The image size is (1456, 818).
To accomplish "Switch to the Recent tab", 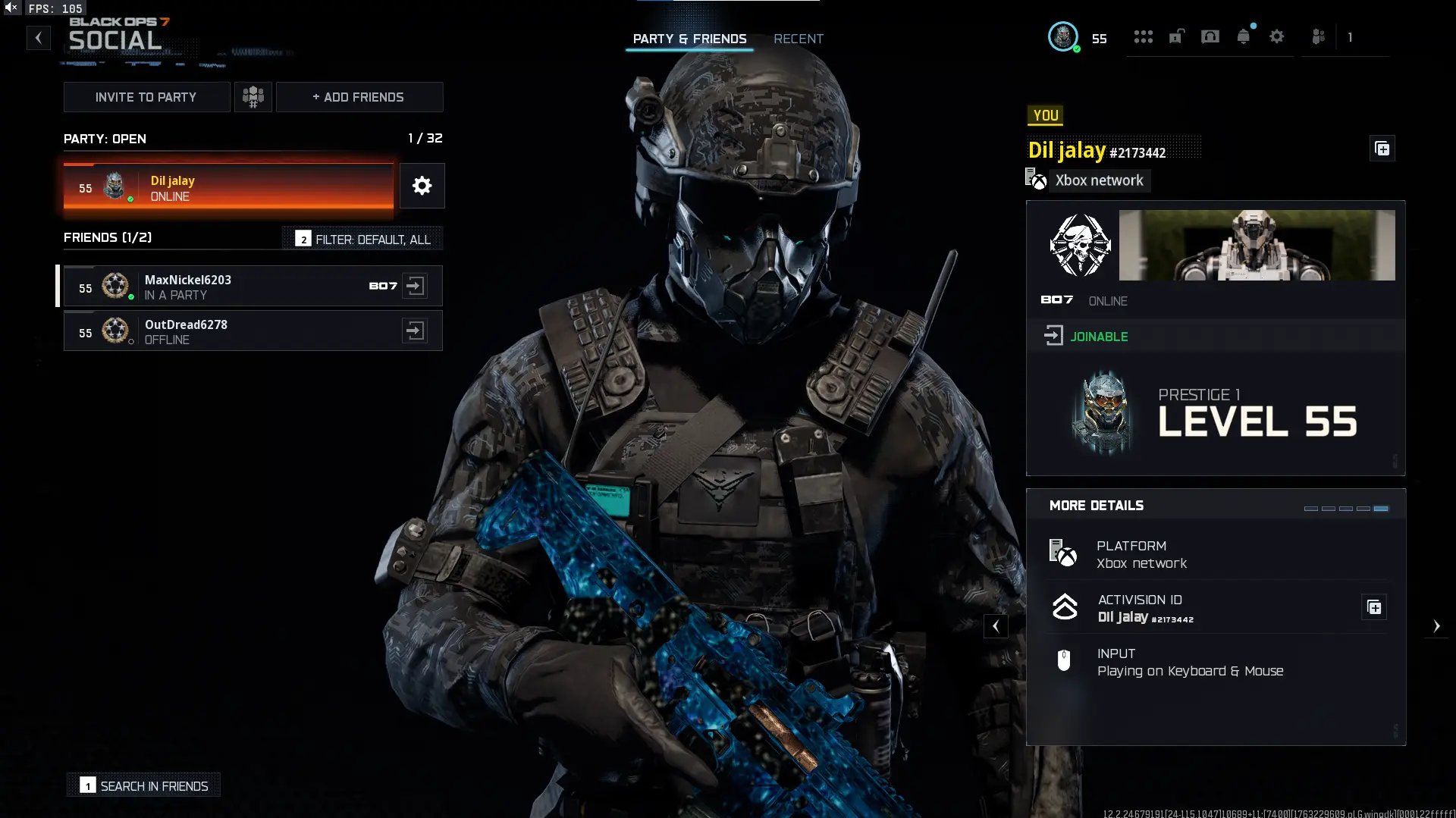I will 798,39.
